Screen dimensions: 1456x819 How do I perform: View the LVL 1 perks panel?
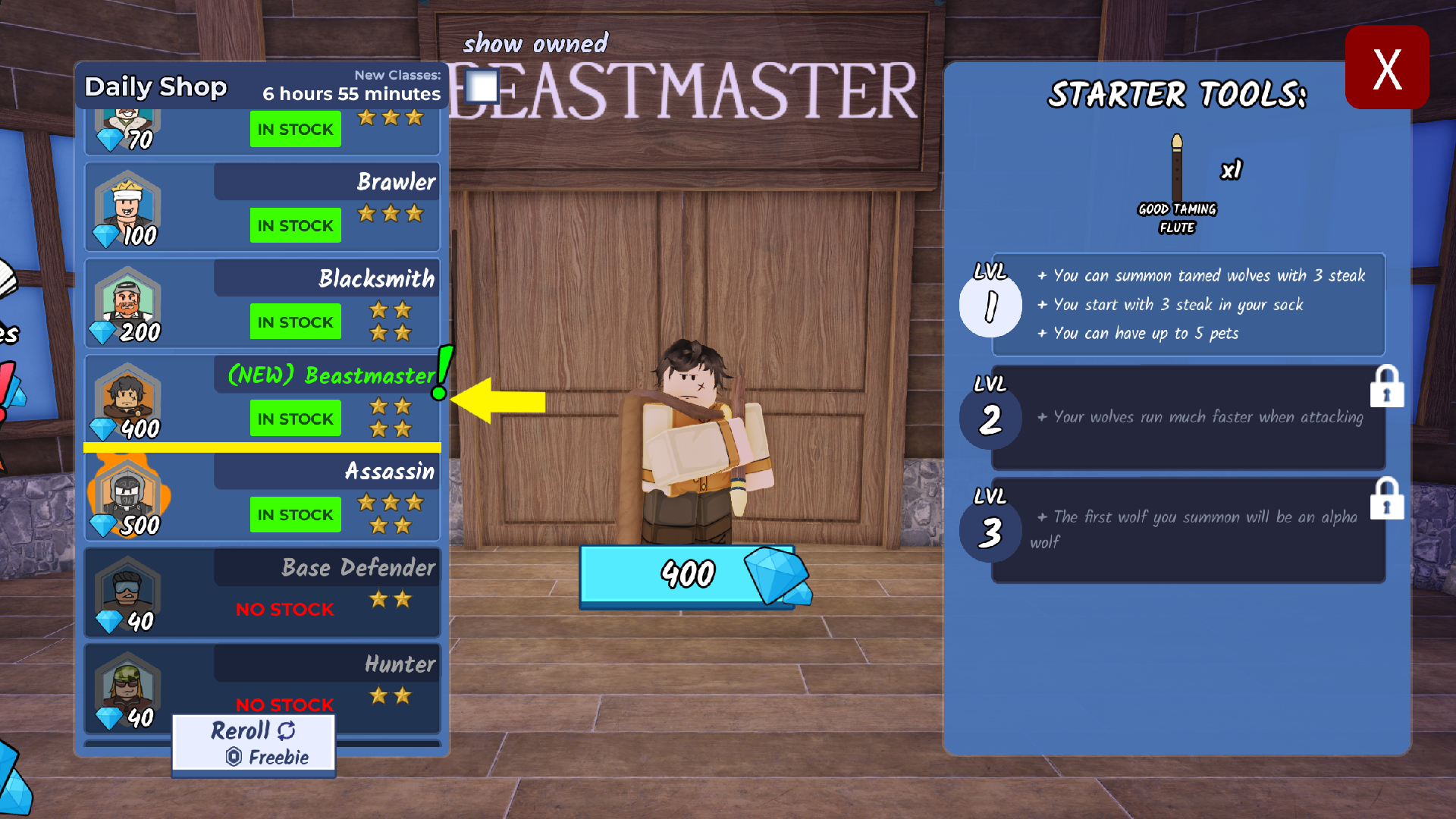click(1188, 305)
